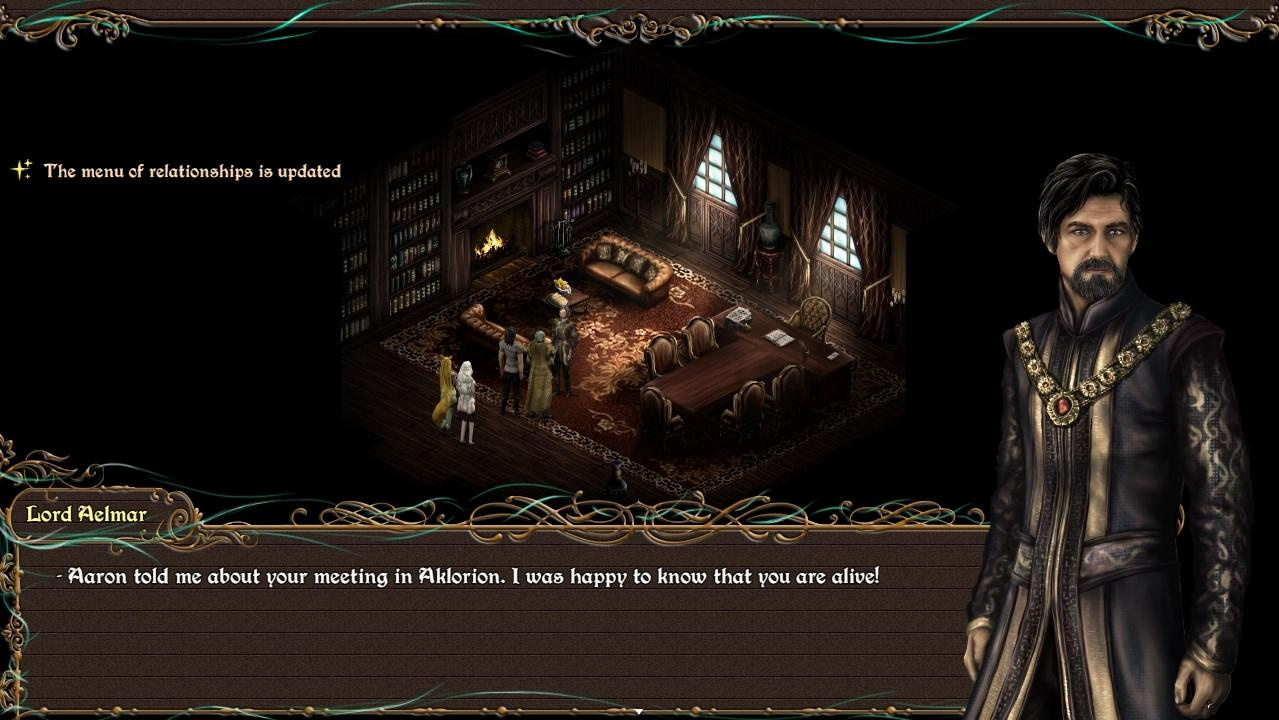Click the white continue arrow under the dialogue
The image size is (1279, 720).
tap(639, 711)
